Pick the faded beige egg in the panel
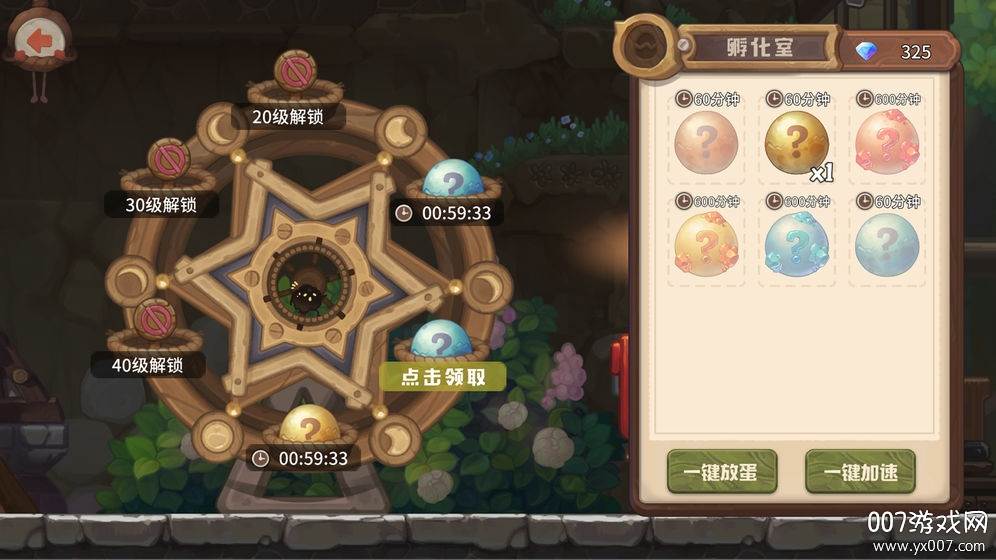 (705, 145)
